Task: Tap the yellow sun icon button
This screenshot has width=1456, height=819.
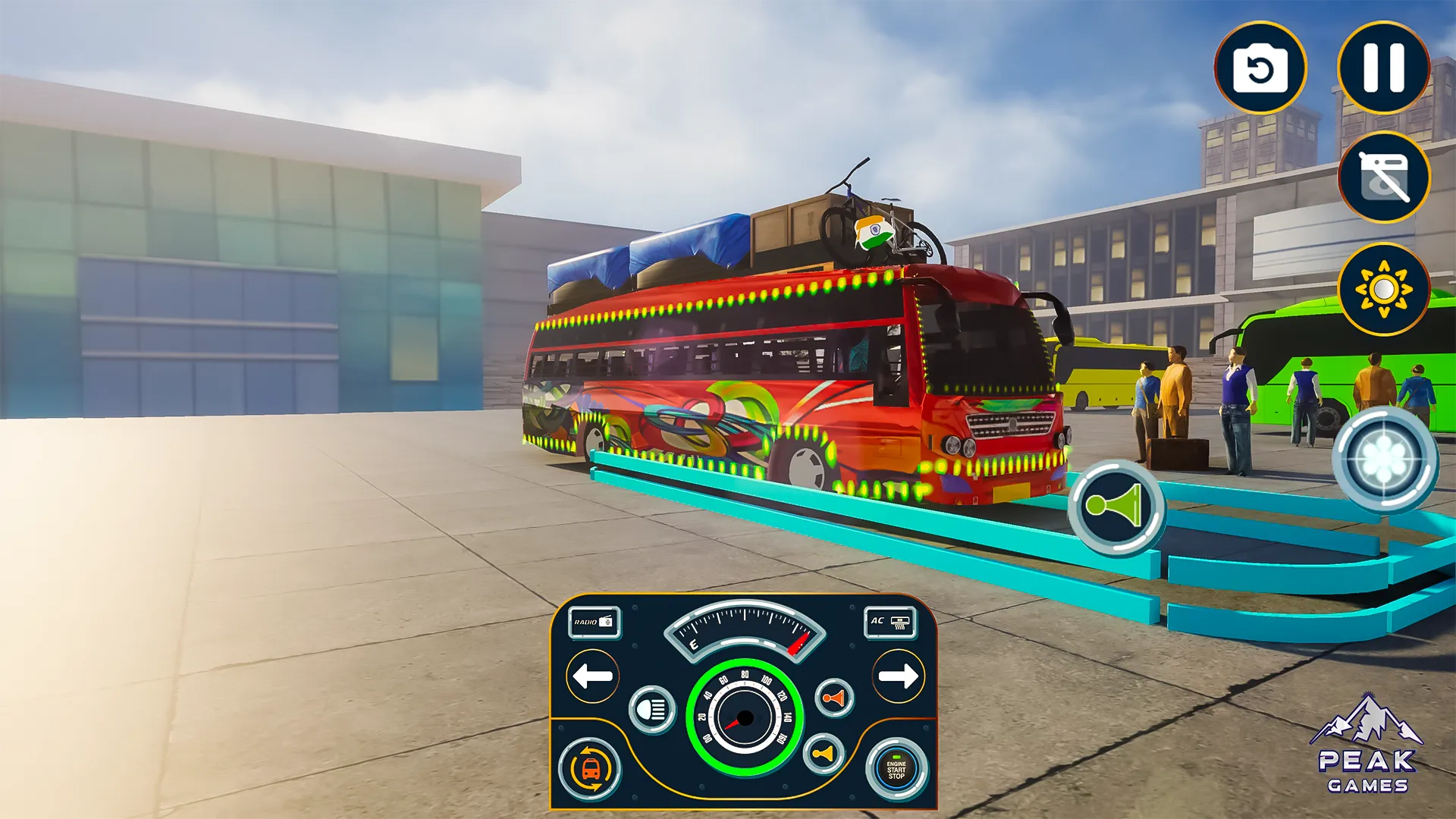Action: pyautogui.click(x=1384, y=289)
